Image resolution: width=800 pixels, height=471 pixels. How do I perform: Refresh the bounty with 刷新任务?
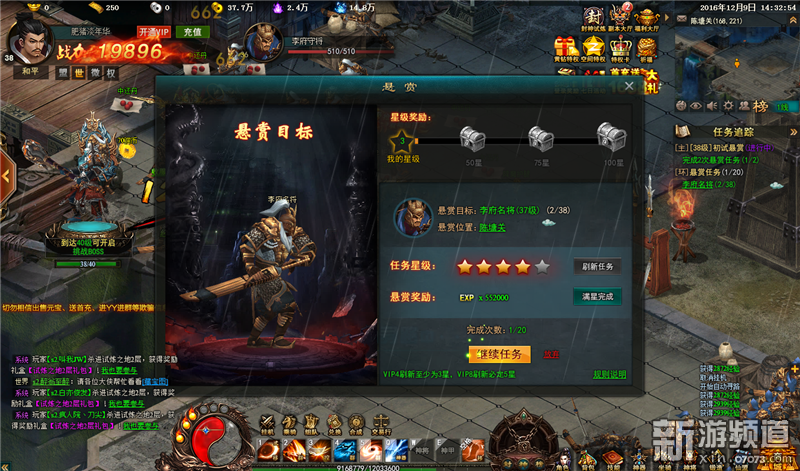[597, 266]
